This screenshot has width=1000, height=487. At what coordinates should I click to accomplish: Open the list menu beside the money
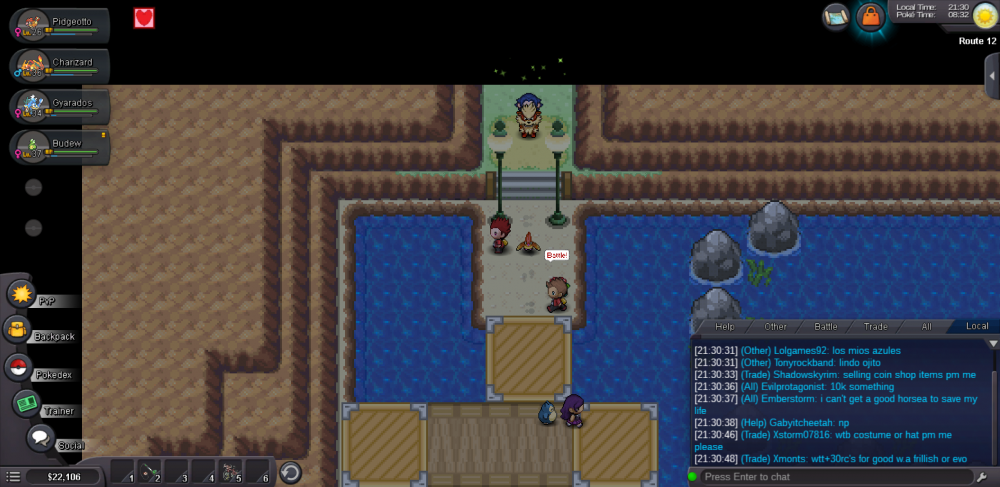(x=13, y=477)
